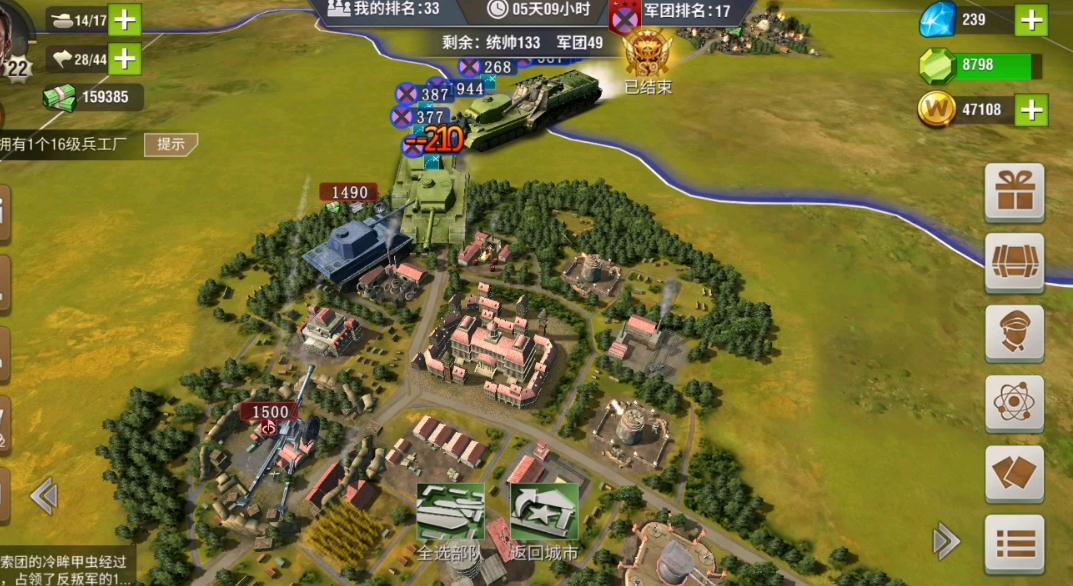Show the officer commander menu

click(1015, 333)
